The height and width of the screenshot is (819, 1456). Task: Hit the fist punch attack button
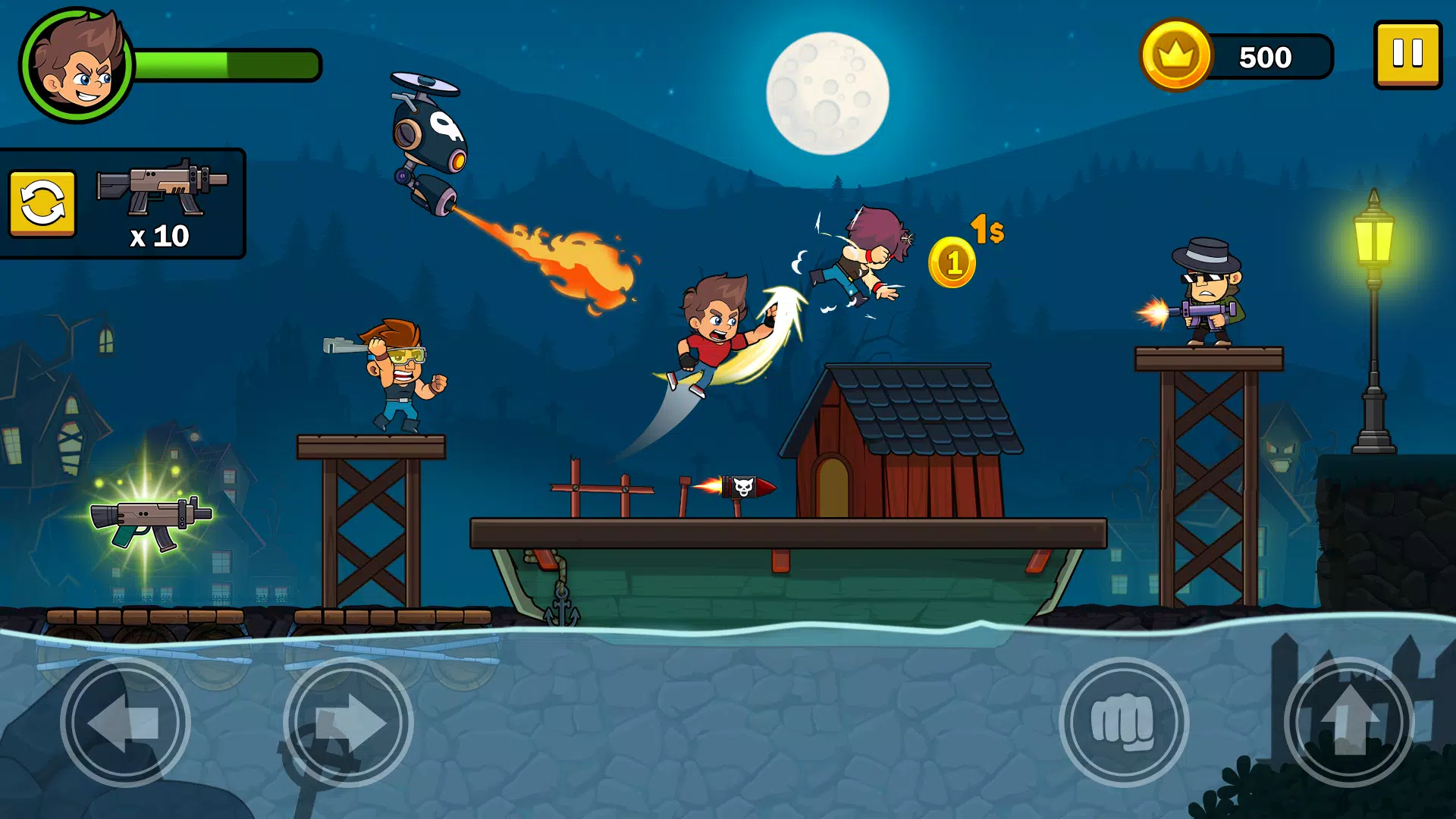[1123, 722]
